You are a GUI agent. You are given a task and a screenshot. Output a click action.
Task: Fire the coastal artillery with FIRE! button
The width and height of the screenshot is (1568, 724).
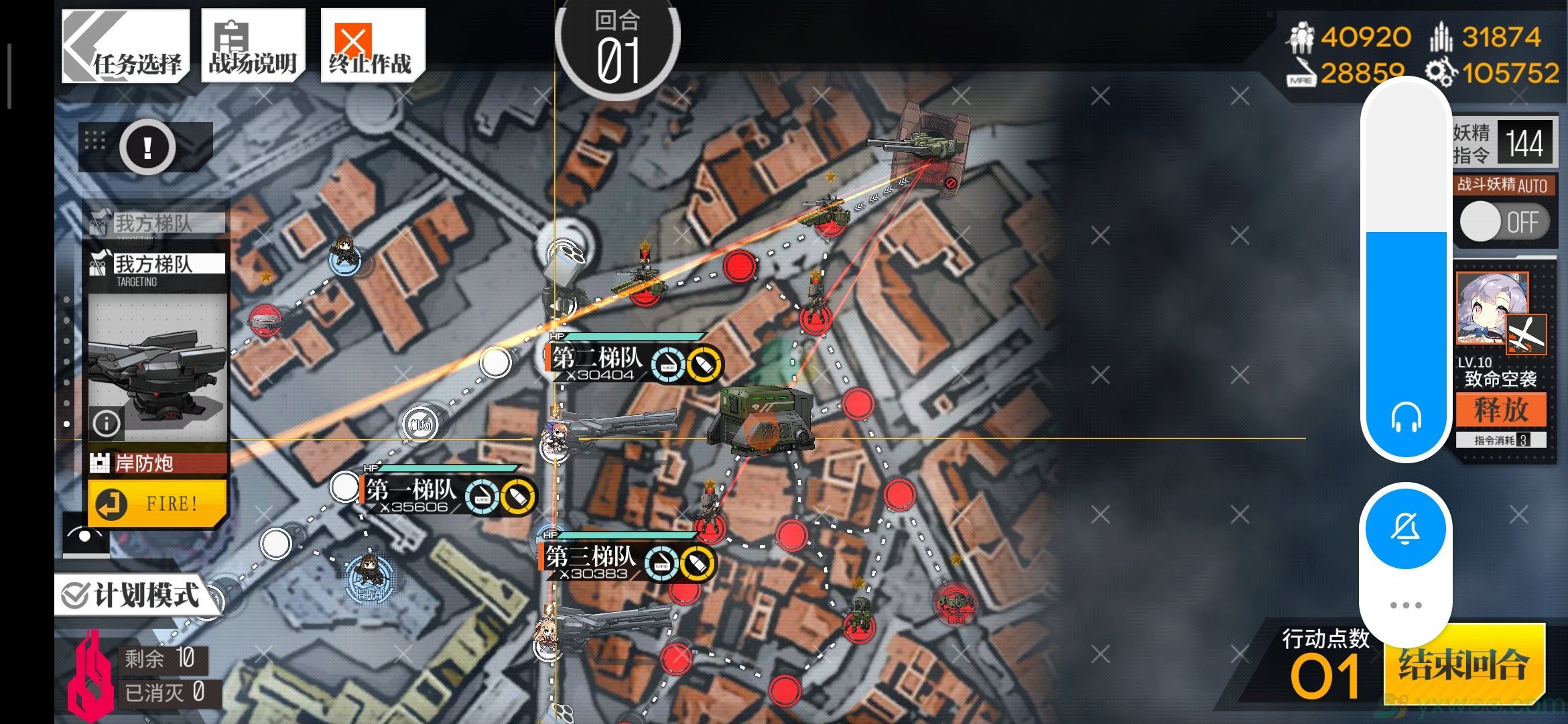(157, 503)
